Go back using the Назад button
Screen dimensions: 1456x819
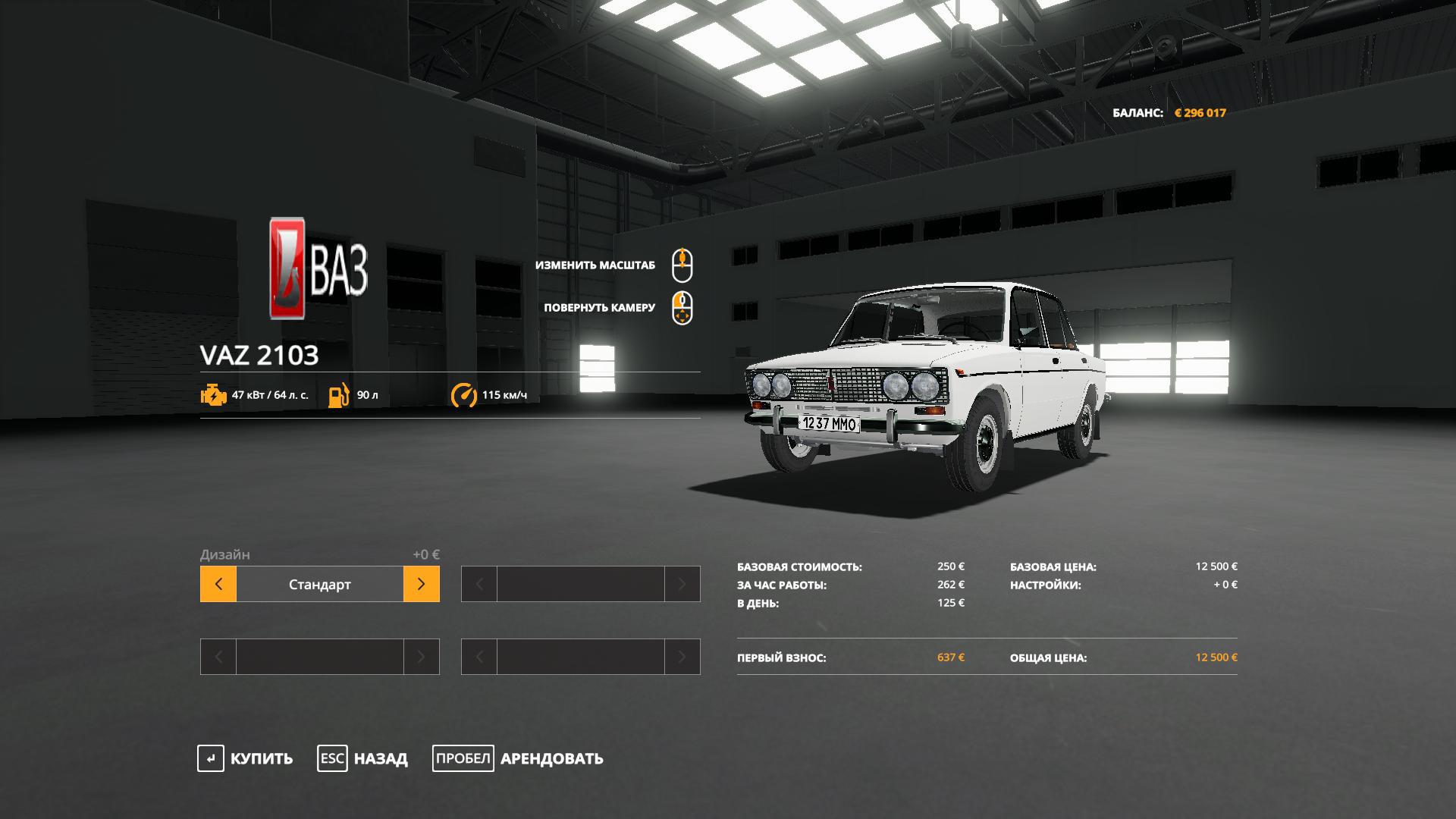pos(362,758)
